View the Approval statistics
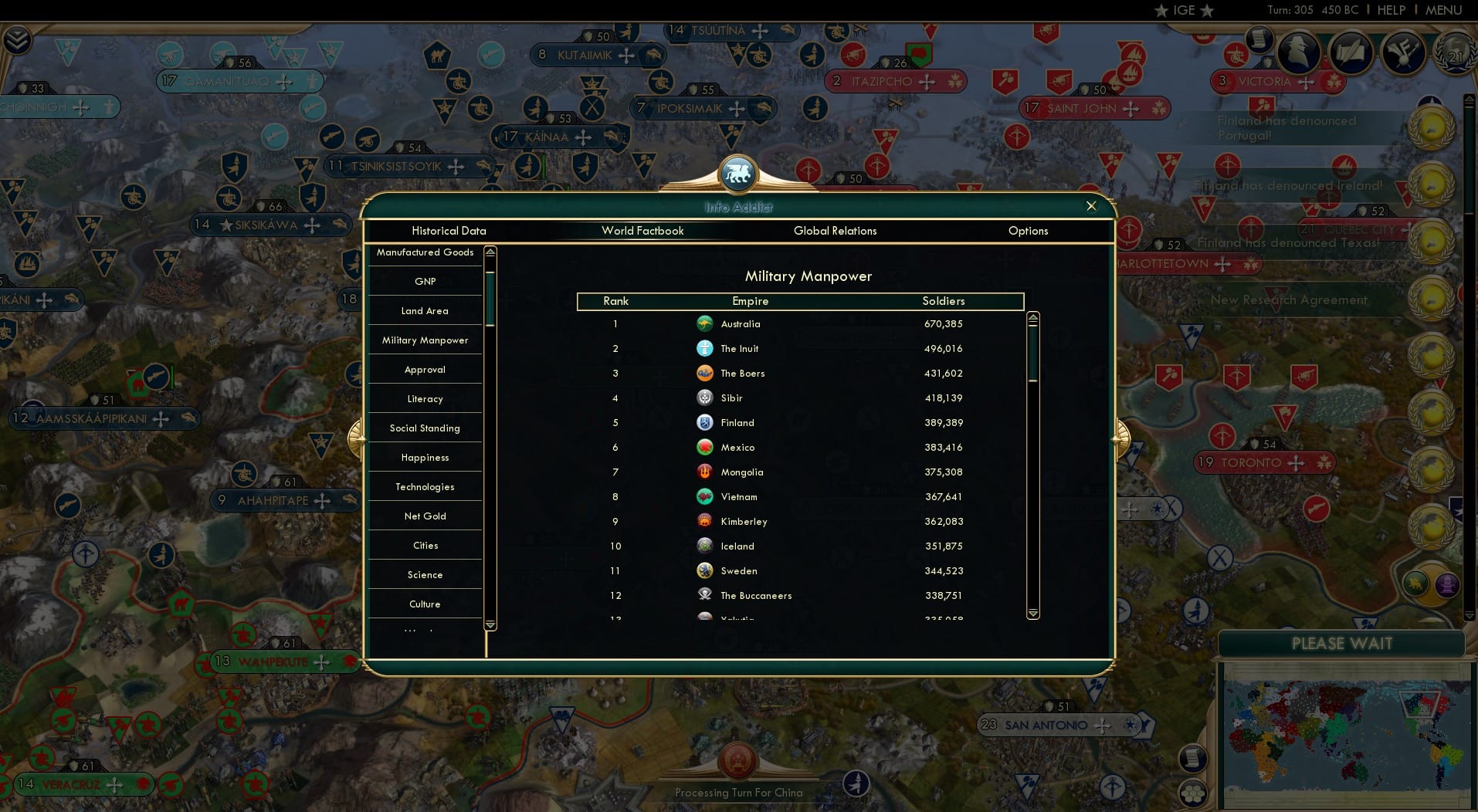 tap(424, 369)
